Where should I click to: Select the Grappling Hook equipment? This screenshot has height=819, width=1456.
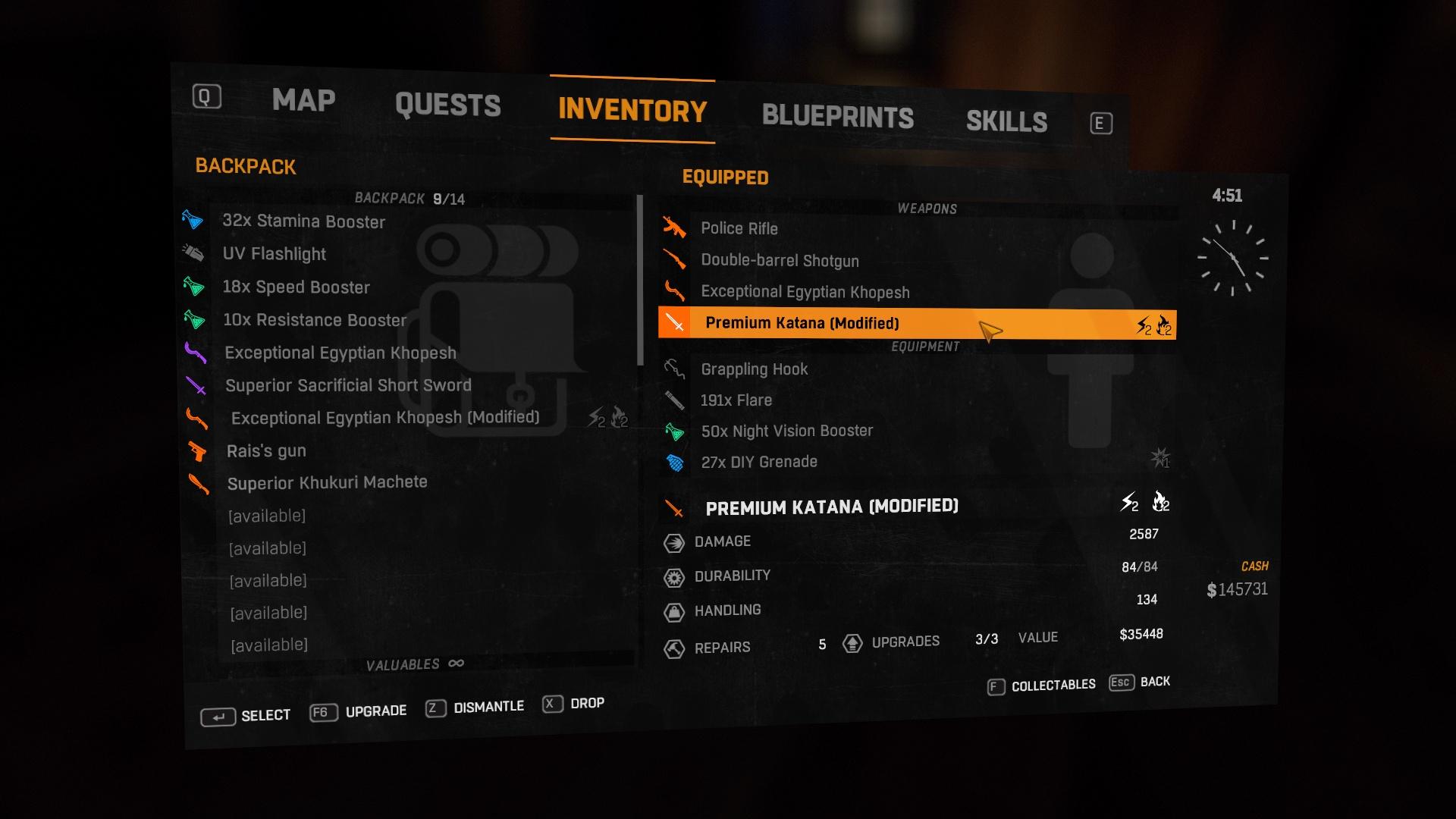coord(754,369)
